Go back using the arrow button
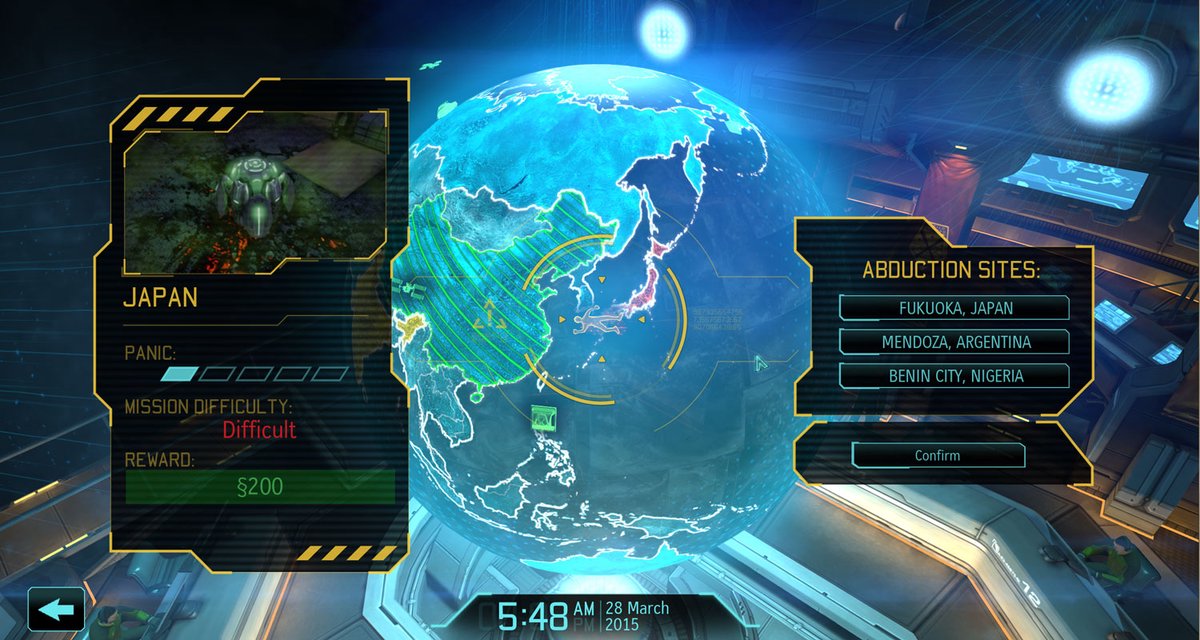The width and height of the screenshot is (1200, 640). (x=56, y=608)
